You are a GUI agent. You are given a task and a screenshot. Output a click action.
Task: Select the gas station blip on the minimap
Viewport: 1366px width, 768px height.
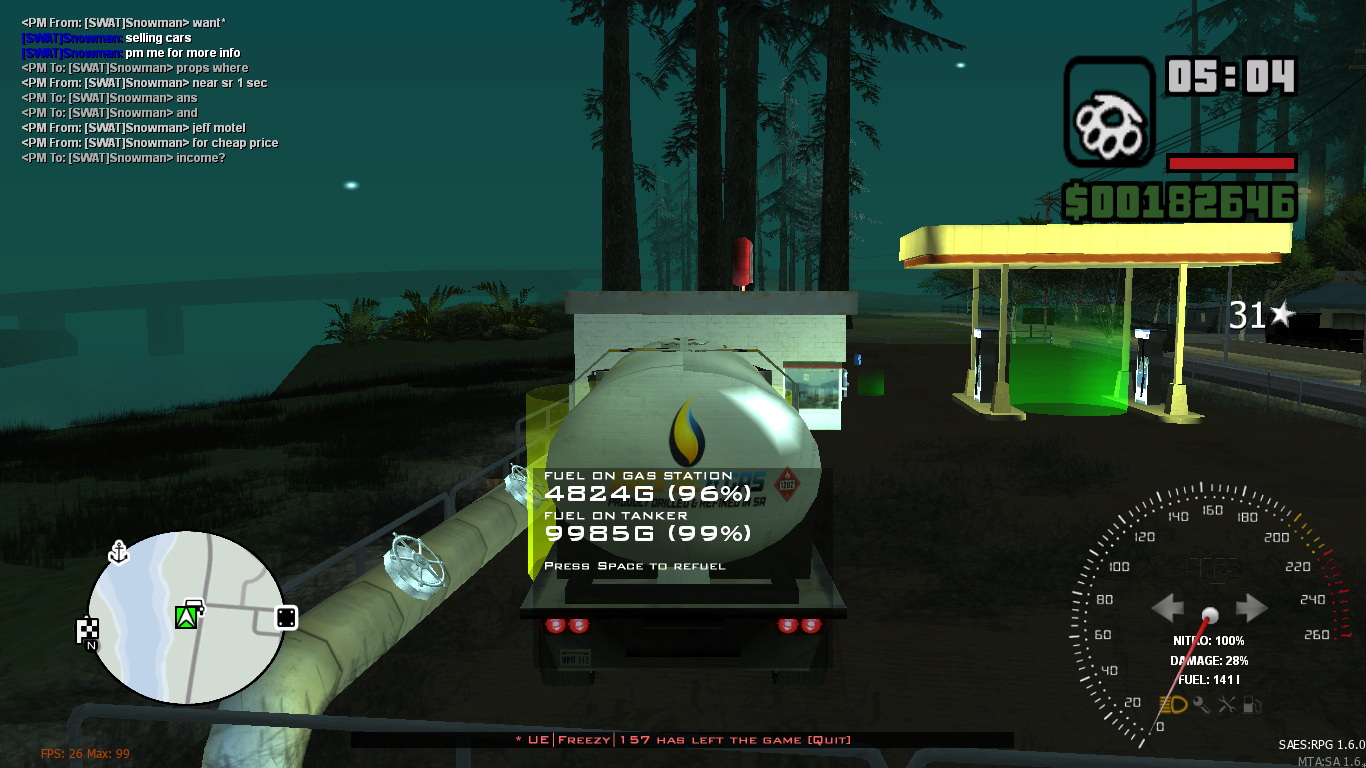click(x=194, y=605)
